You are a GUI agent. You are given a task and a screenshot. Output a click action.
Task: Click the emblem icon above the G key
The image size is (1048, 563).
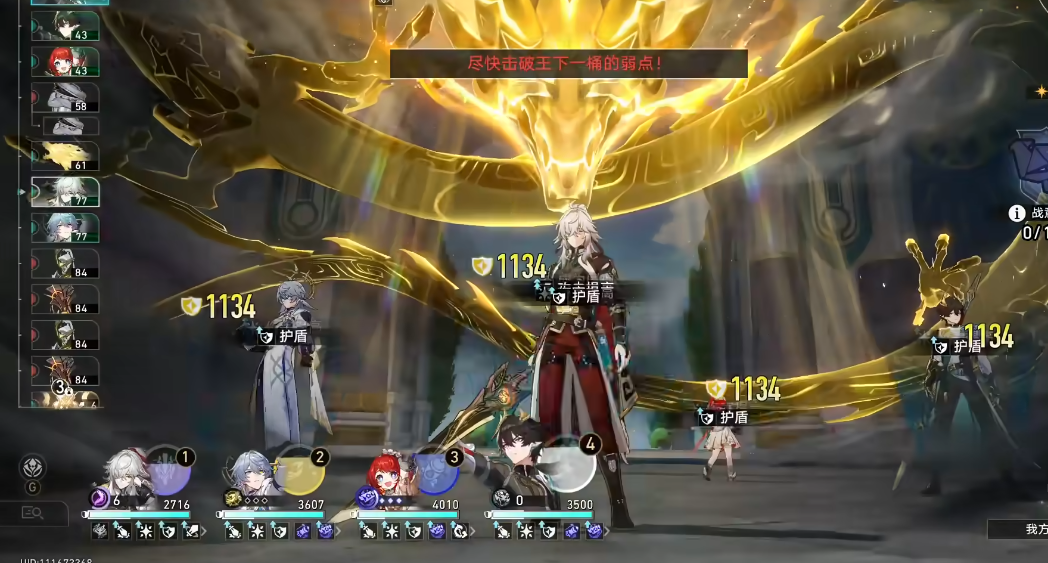pos(34,467)
